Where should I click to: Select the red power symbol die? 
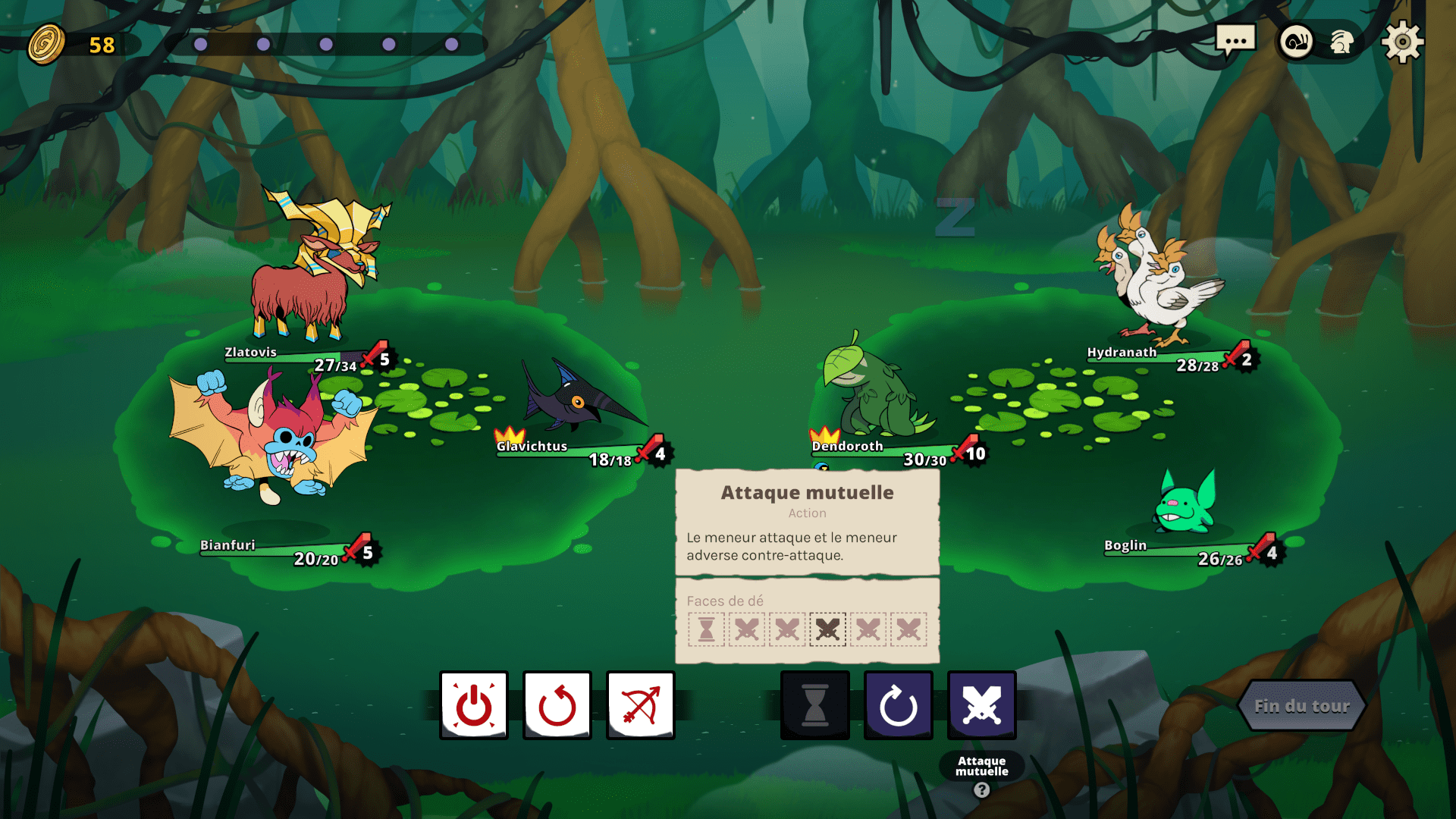pyautogui.click(x=474, y=705)
